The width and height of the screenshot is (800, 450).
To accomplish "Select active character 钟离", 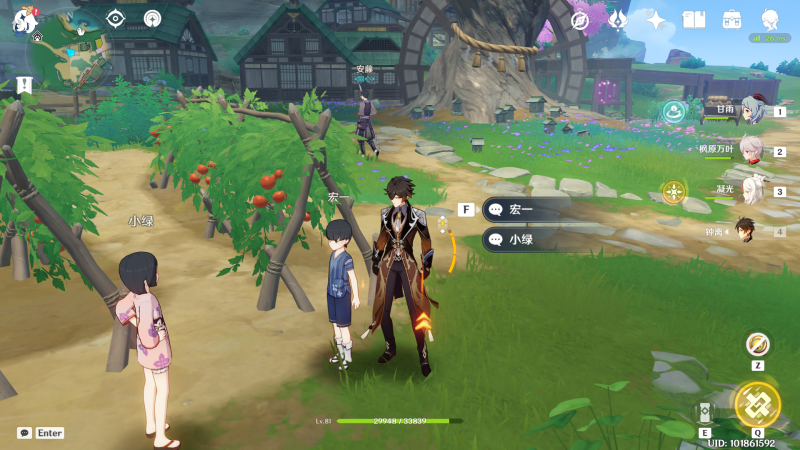I will point(747,231).
